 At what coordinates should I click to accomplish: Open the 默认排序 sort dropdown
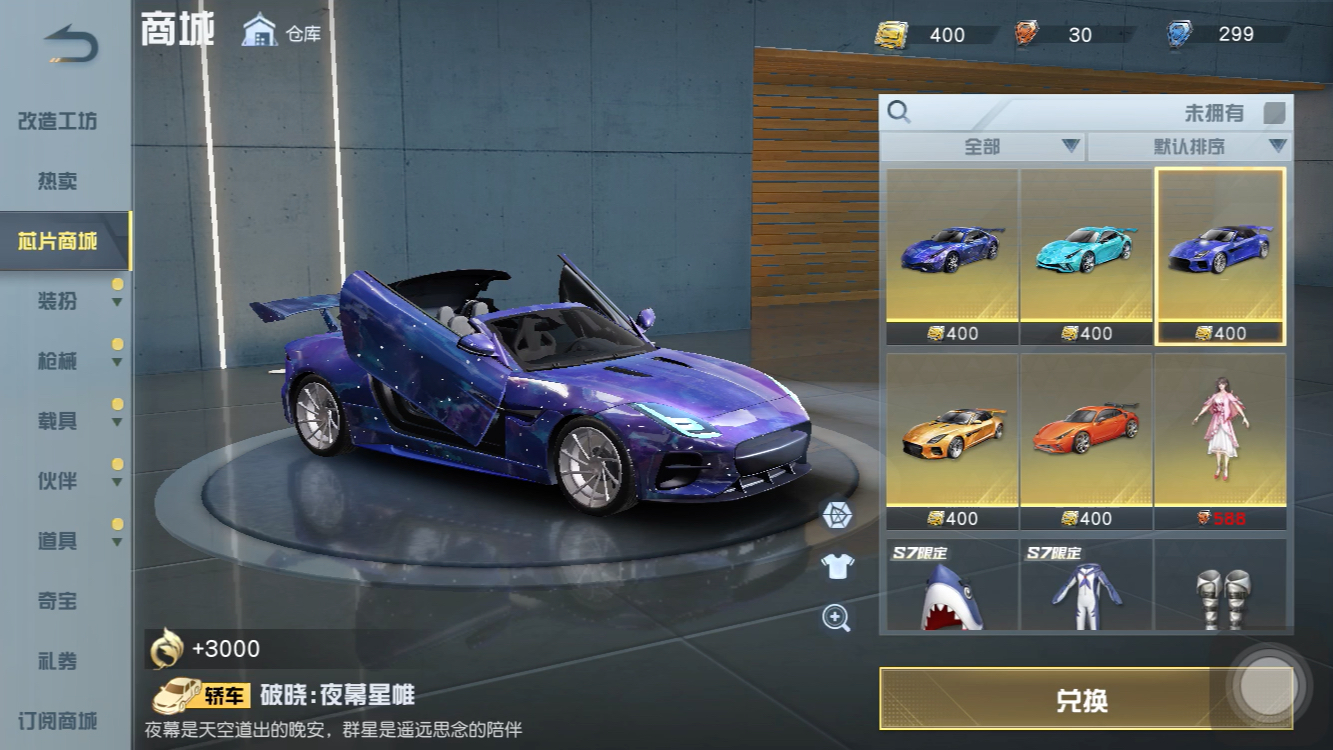click(x=1189, y=147)
